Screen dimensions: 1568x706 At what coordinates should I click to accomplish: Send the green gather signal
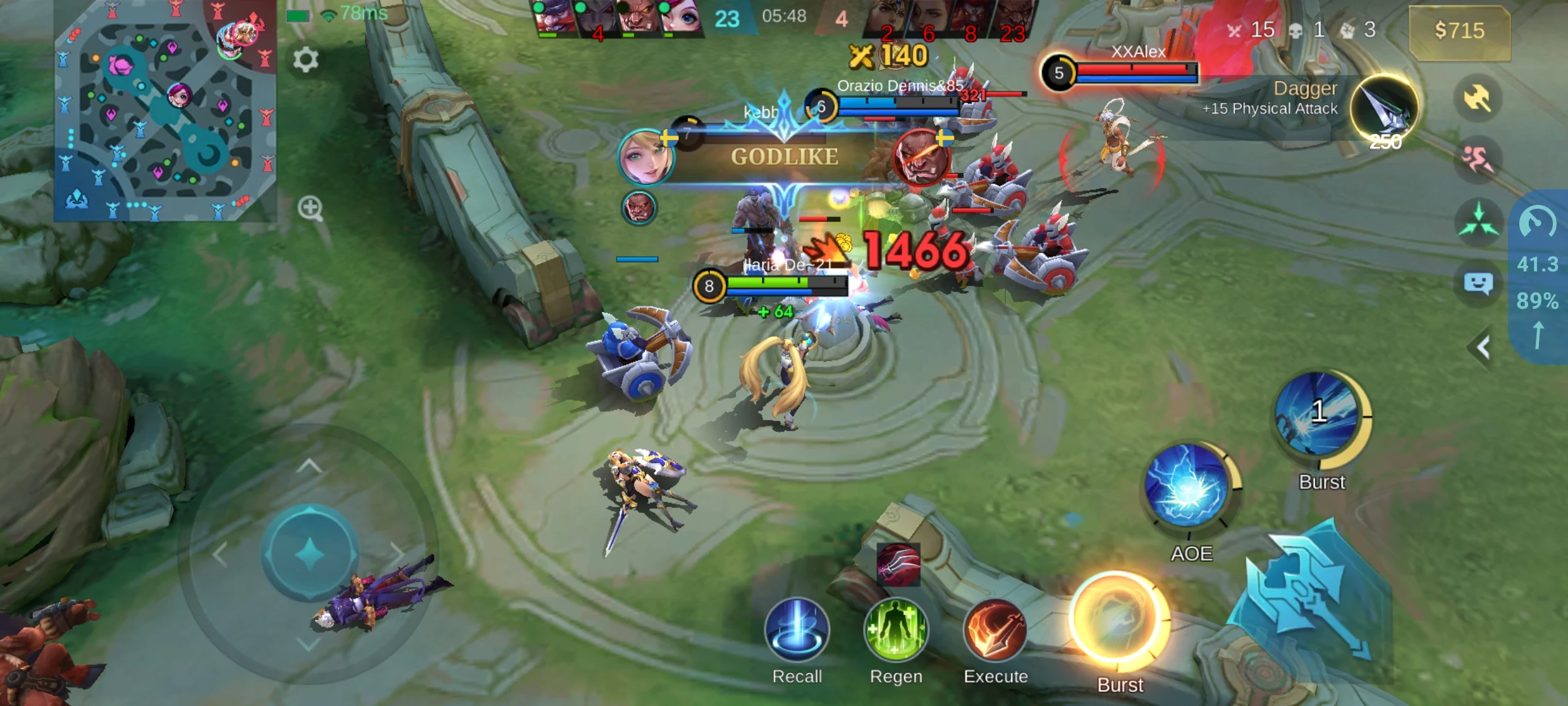(x=1477, y=221)
